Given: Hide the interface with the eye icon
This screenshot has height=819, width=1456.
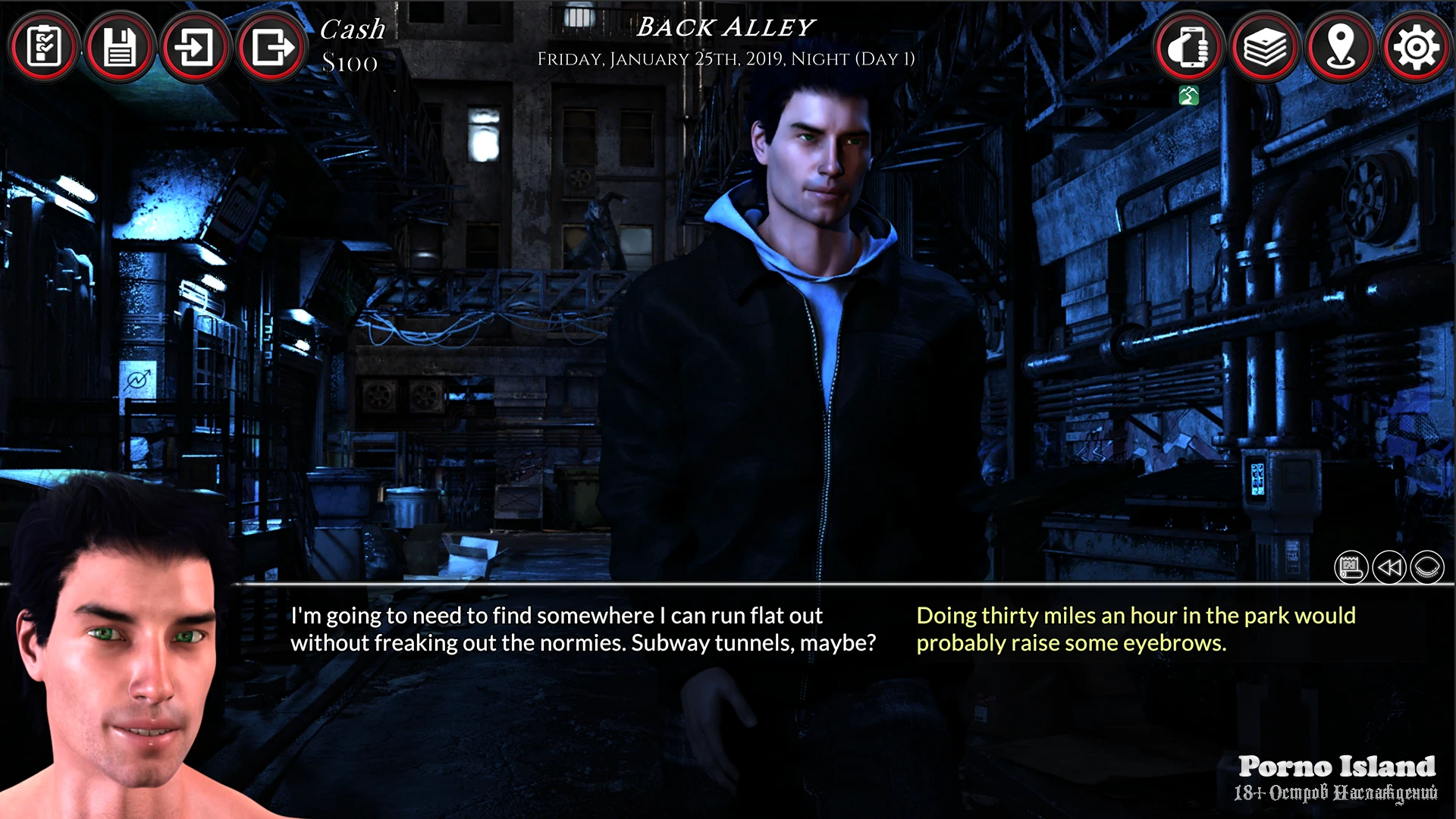Looking at the screenshot, I should pyautogui.click(x=1427, y=567).
